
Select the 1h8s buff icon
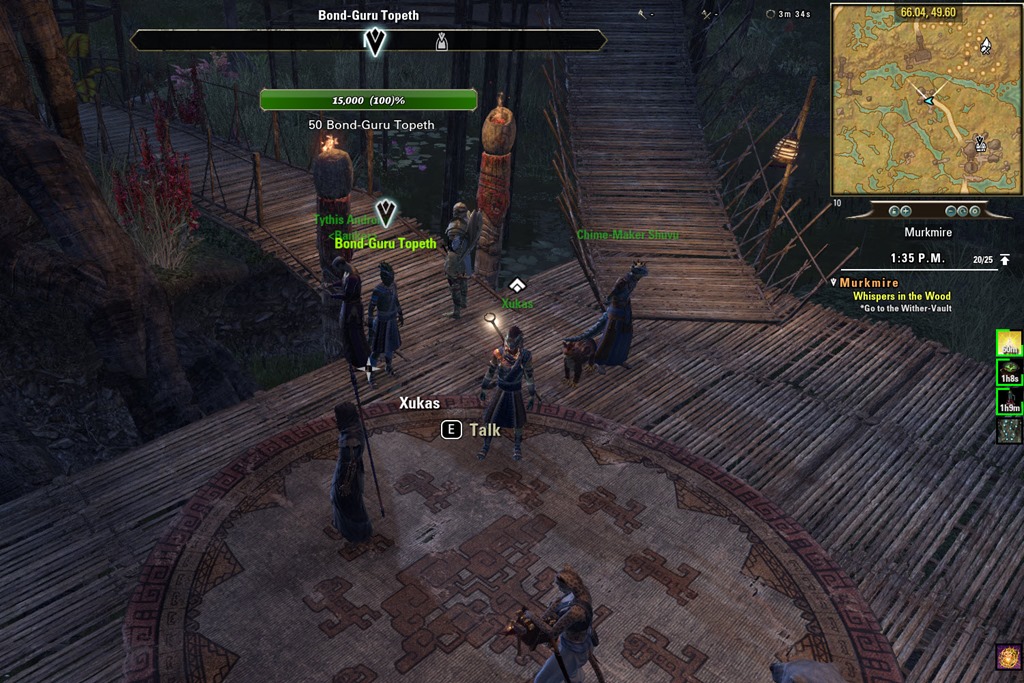1008,372
